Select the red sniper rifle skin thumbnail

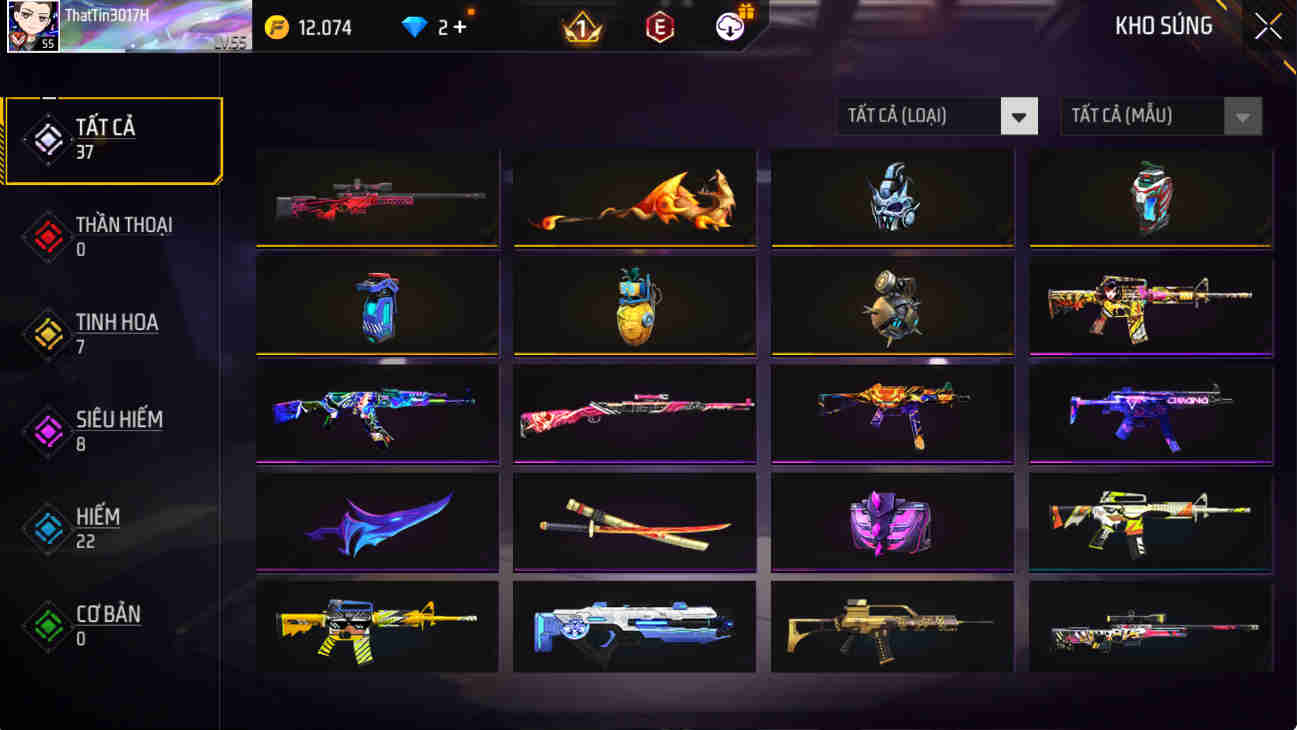[376, 197]
